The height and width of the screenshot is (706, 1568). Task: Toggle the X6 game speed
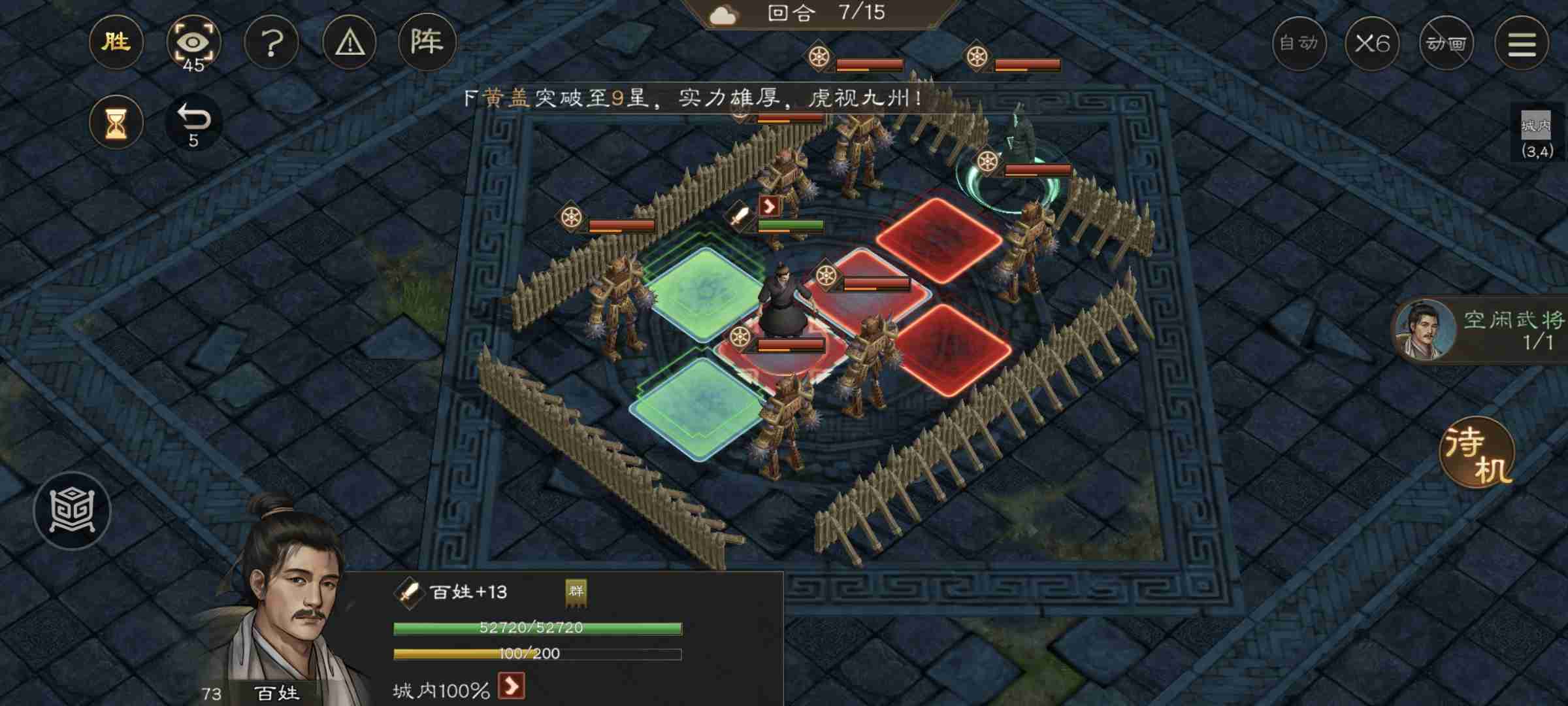tap(1373, 44)
